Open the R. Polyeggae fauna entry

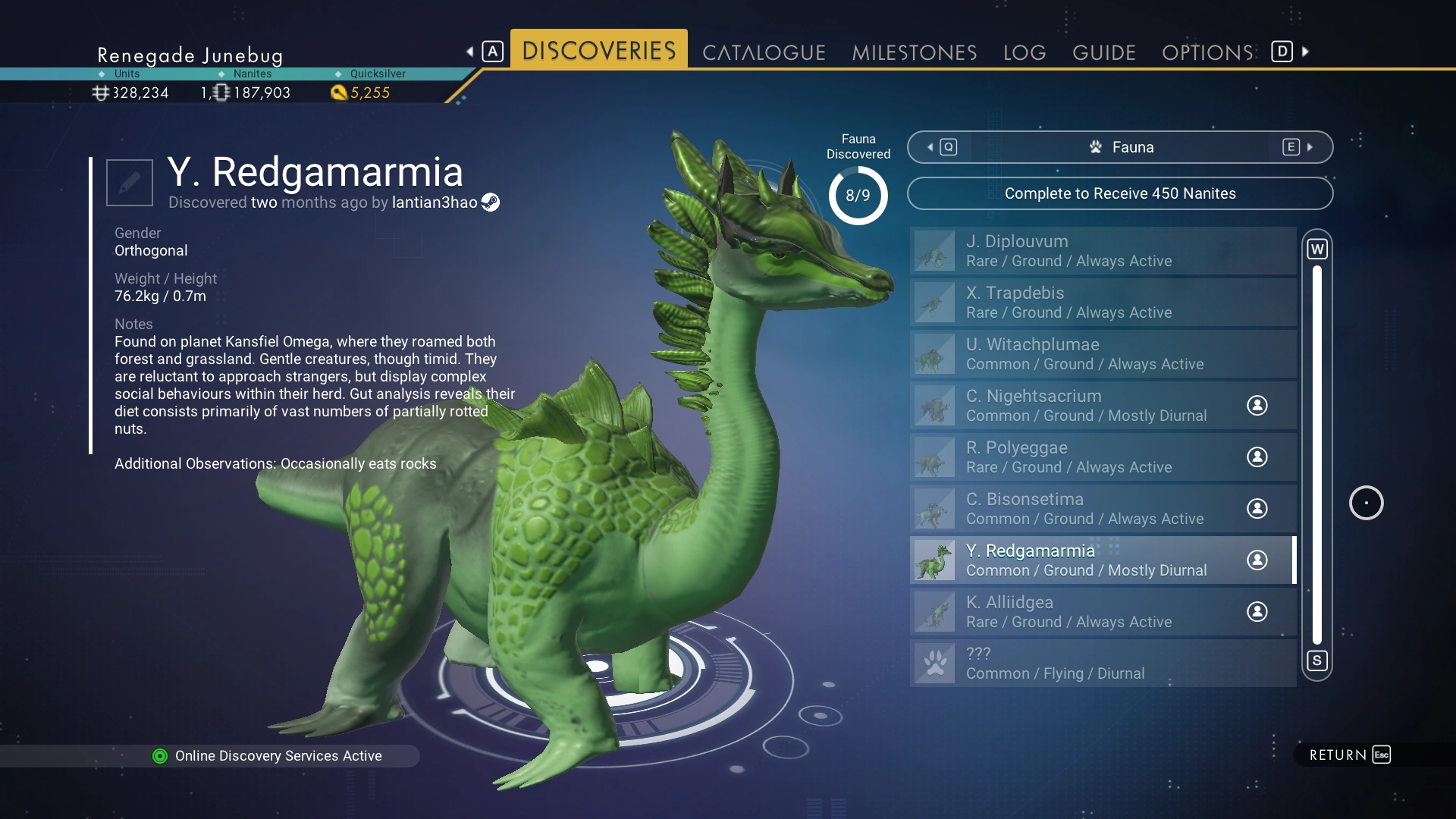pos(1103,457)
